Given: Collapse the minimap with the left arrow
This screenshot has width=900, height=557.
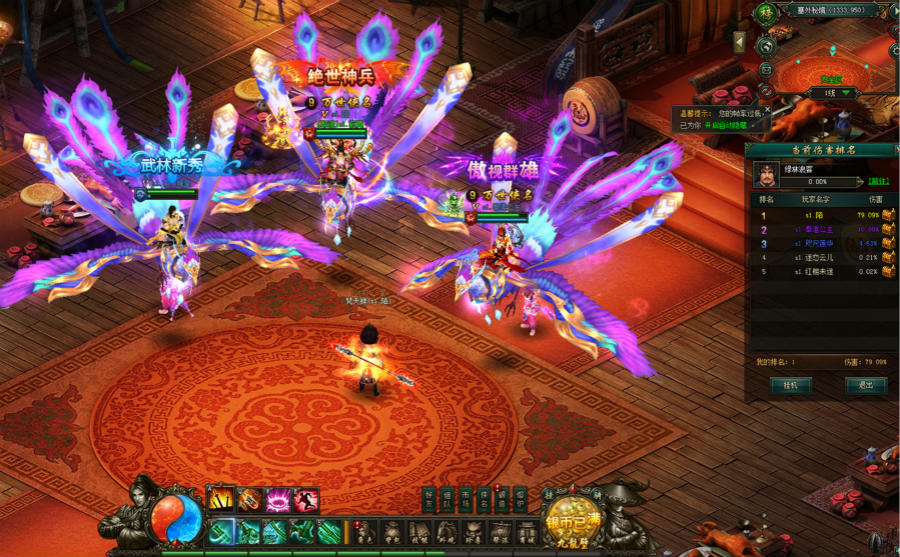Looking at the screenshot, I should coord(739,41).
